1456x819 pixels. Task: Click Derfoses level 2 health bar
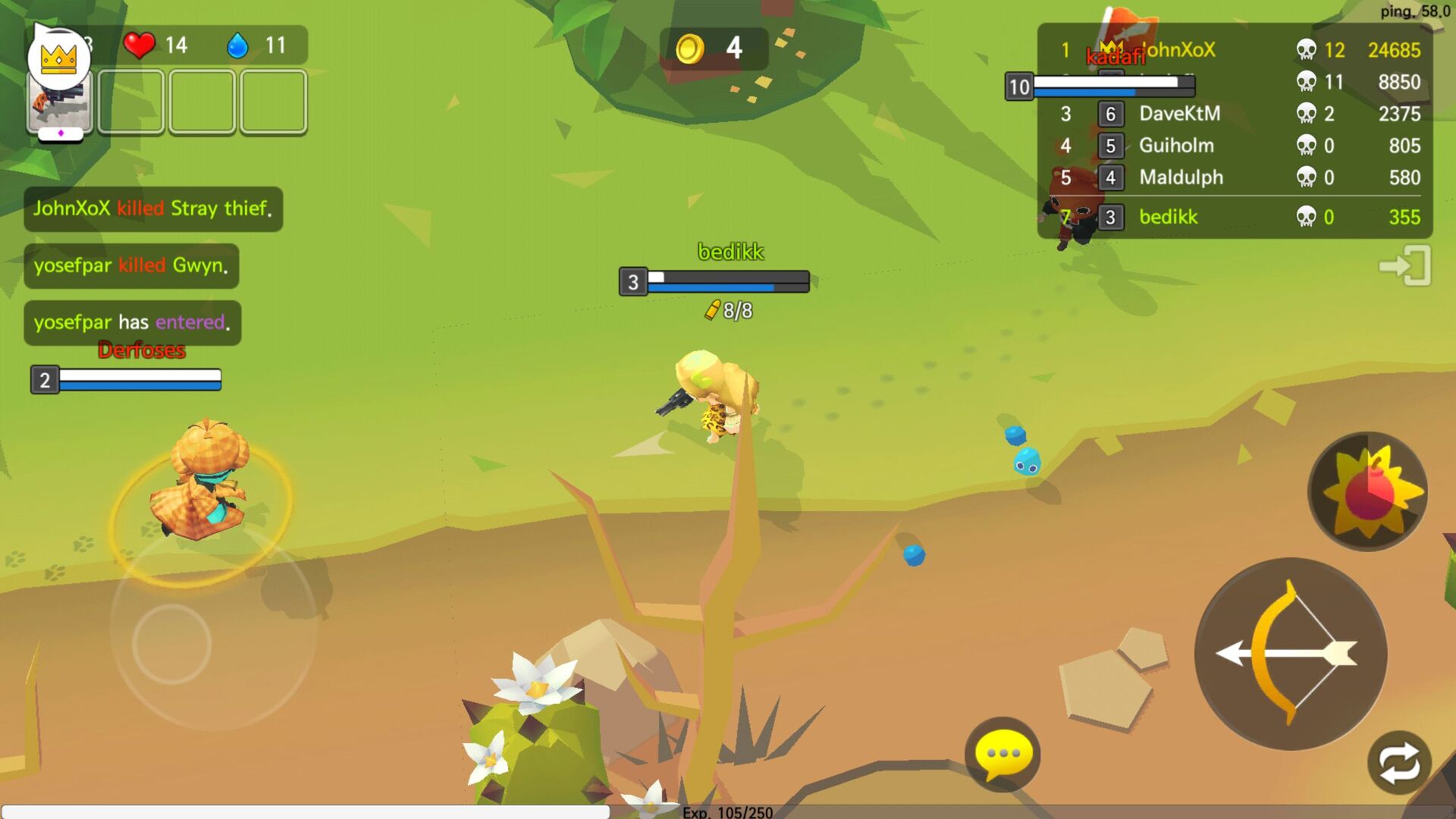coord(125,379)
